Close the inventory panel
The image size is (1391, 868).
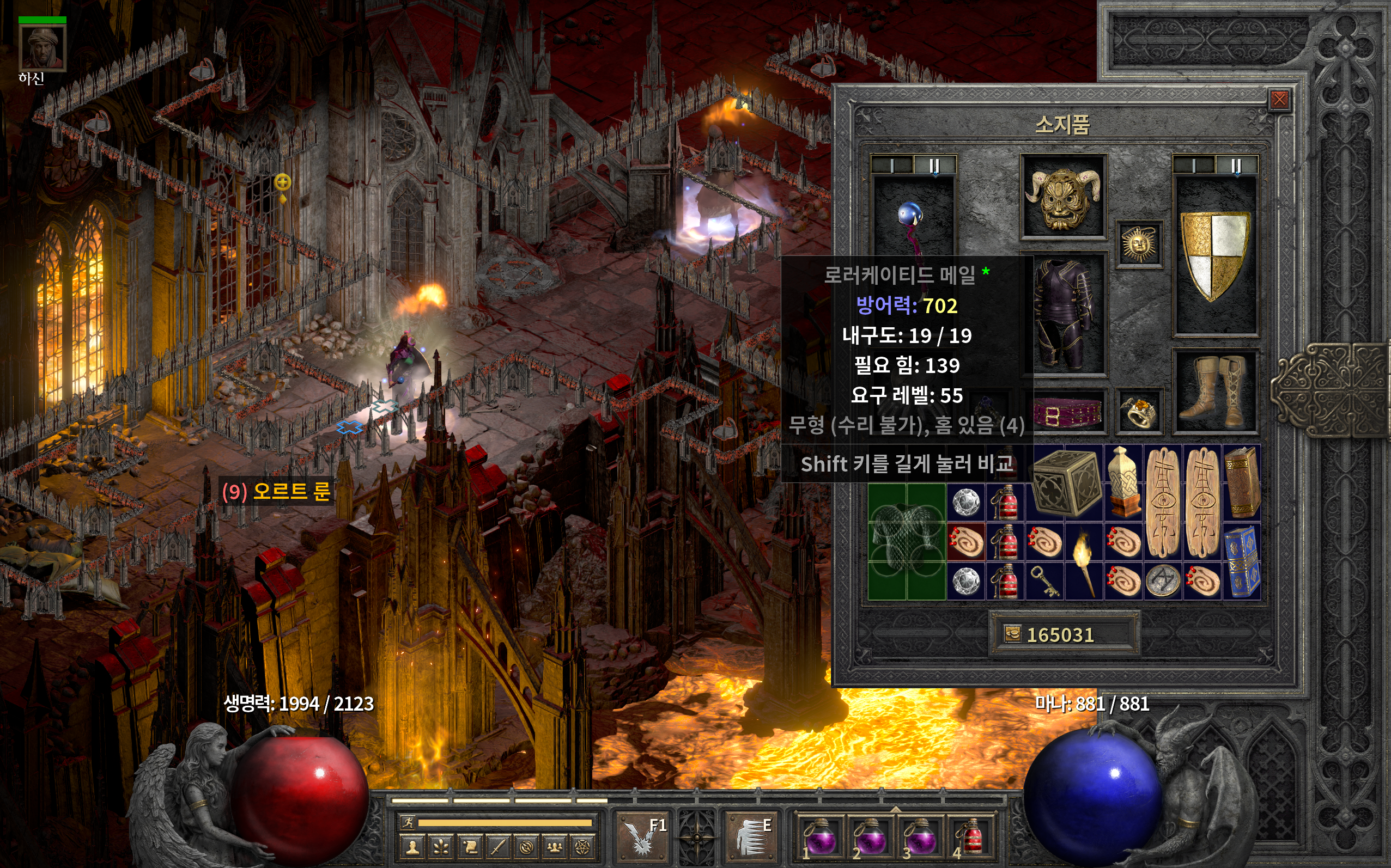point(1279,100)
